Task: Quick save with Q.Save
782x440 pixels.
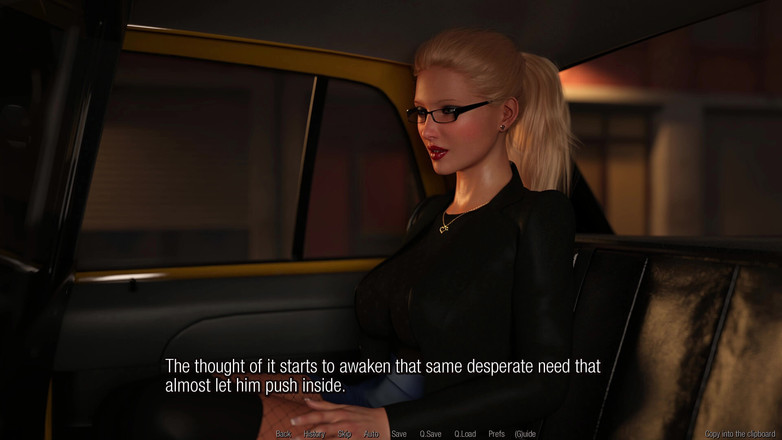Action: point(430,434)
